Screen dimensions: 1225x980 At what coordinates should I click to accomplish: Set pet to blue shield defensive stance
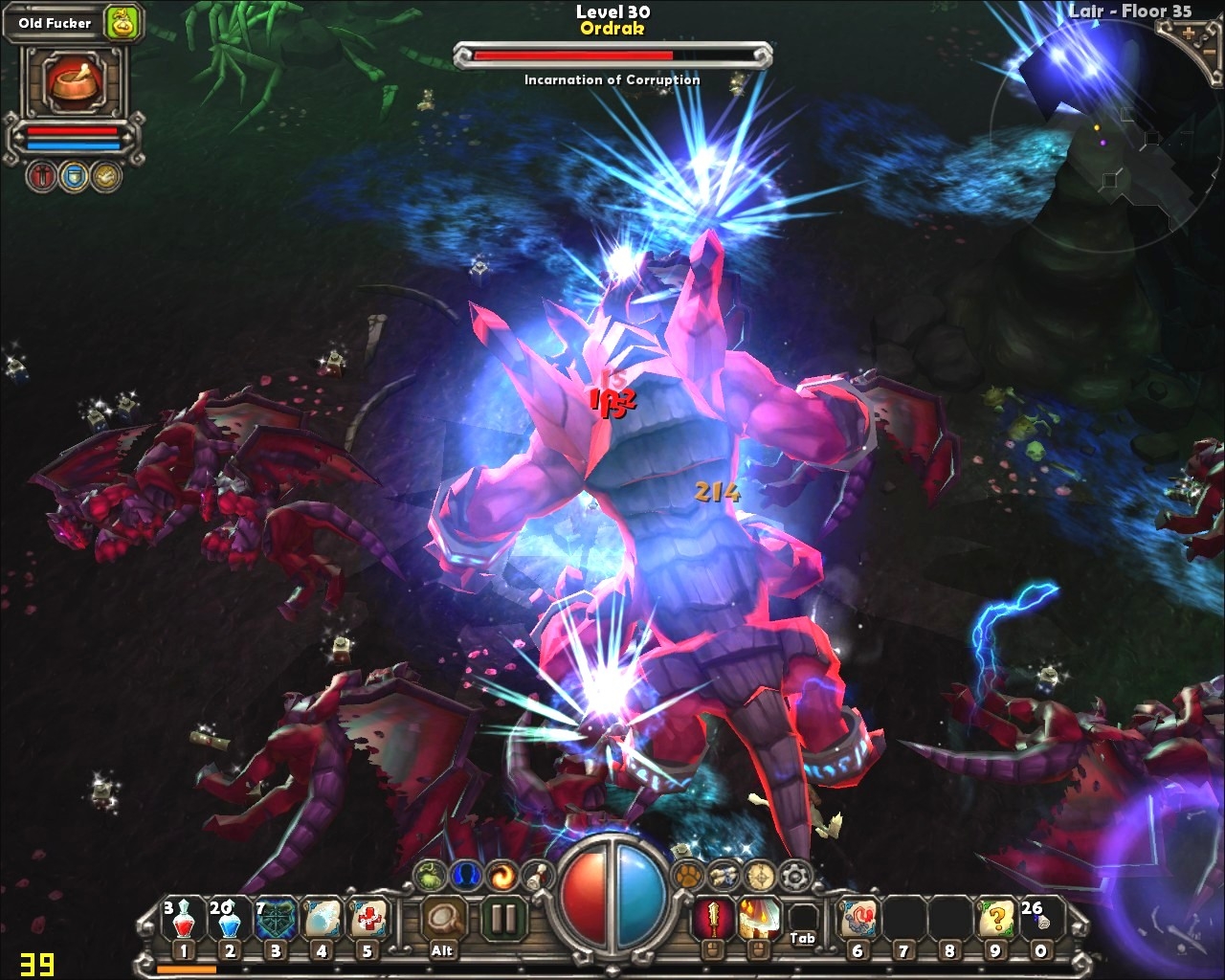click(x=74, y=176)
